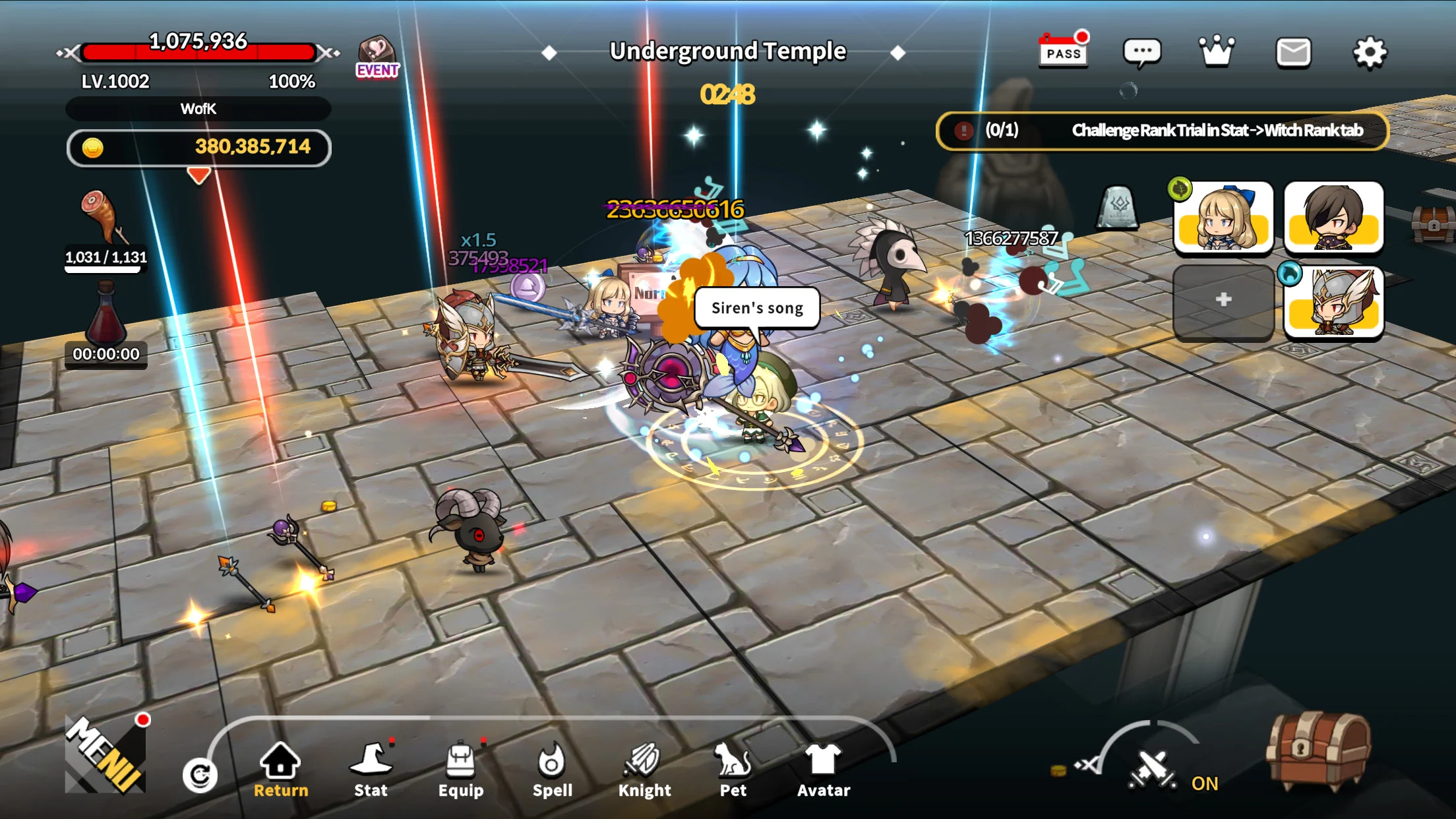Toggle the auto-battle crossed swords ON
Viewport: 1456px width, 819px height.
(1153, 769)
